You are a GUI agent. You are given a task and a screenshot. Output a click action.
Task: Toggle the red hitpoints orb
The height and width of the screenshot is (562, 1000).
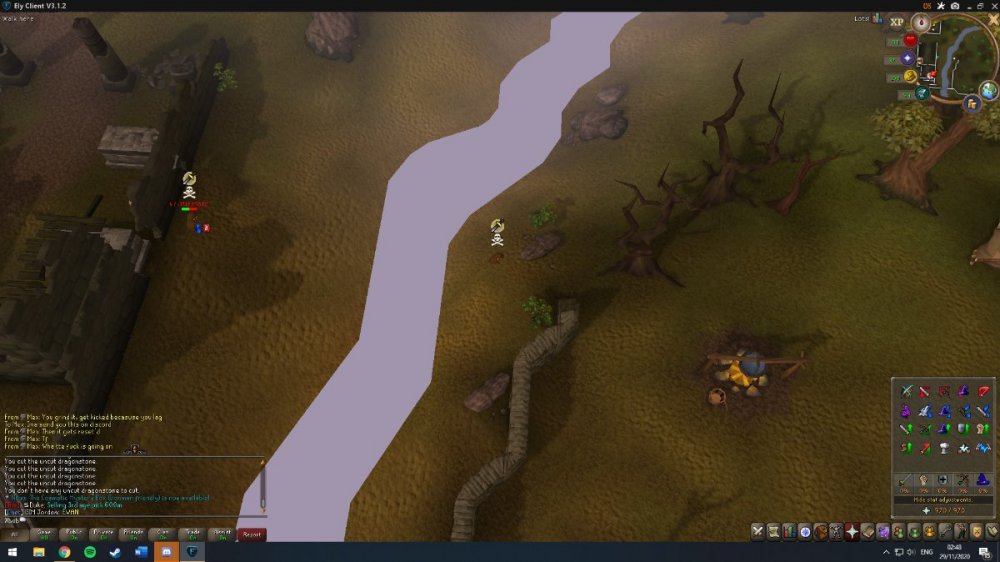(x=911, y=40)
